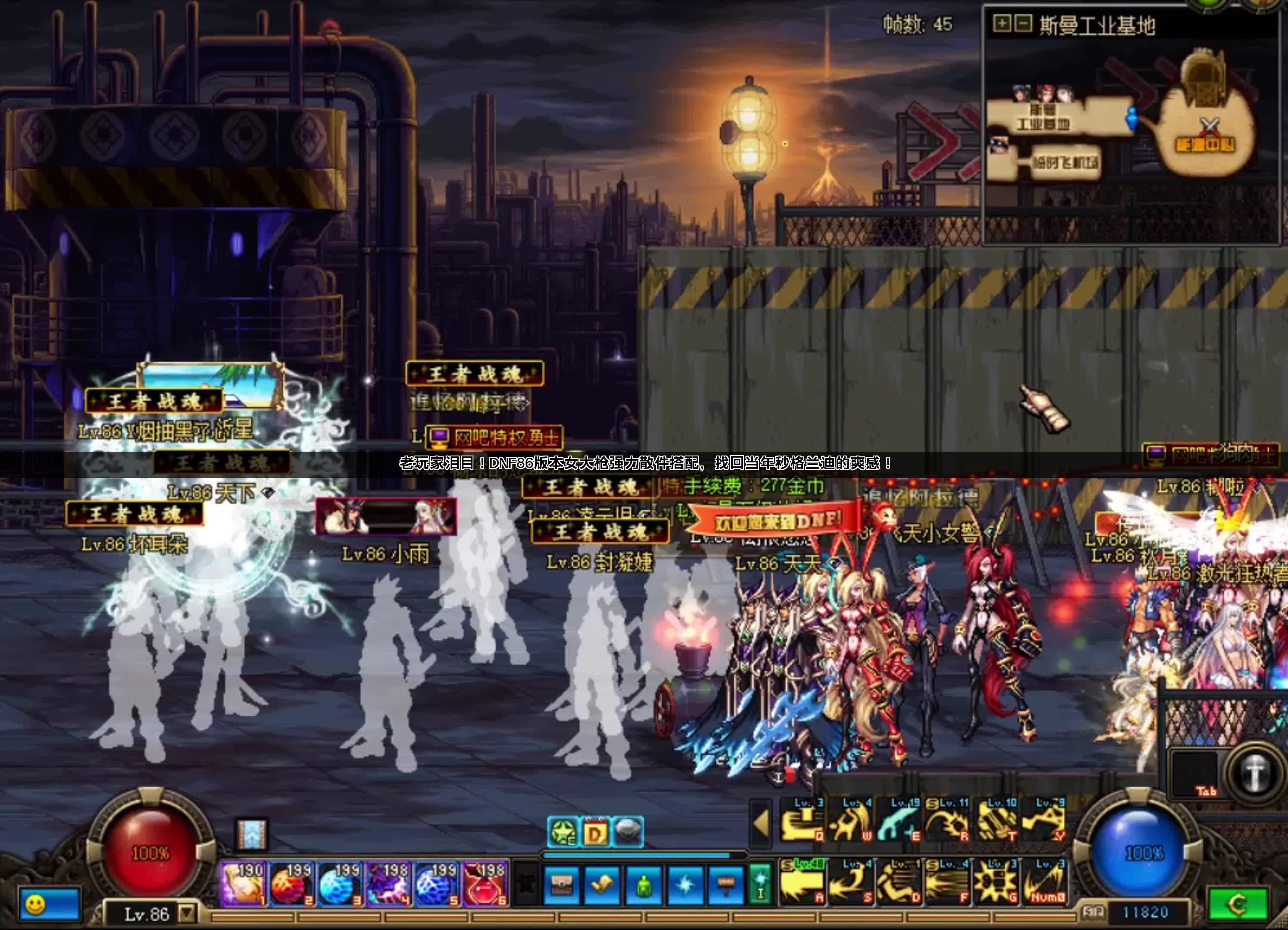This screenshot has height=930, width=1288.
Task: Zoom out the minimap with minus button
Action: 1023,24
